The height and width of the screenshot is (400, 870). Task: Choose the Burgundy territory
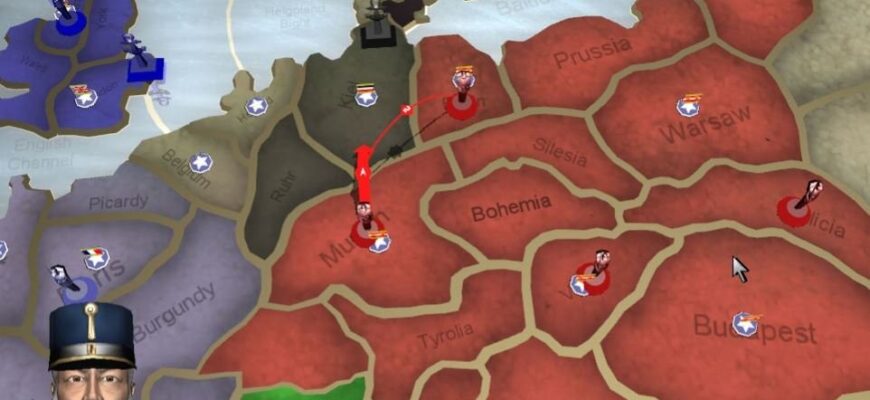(175, 310)
